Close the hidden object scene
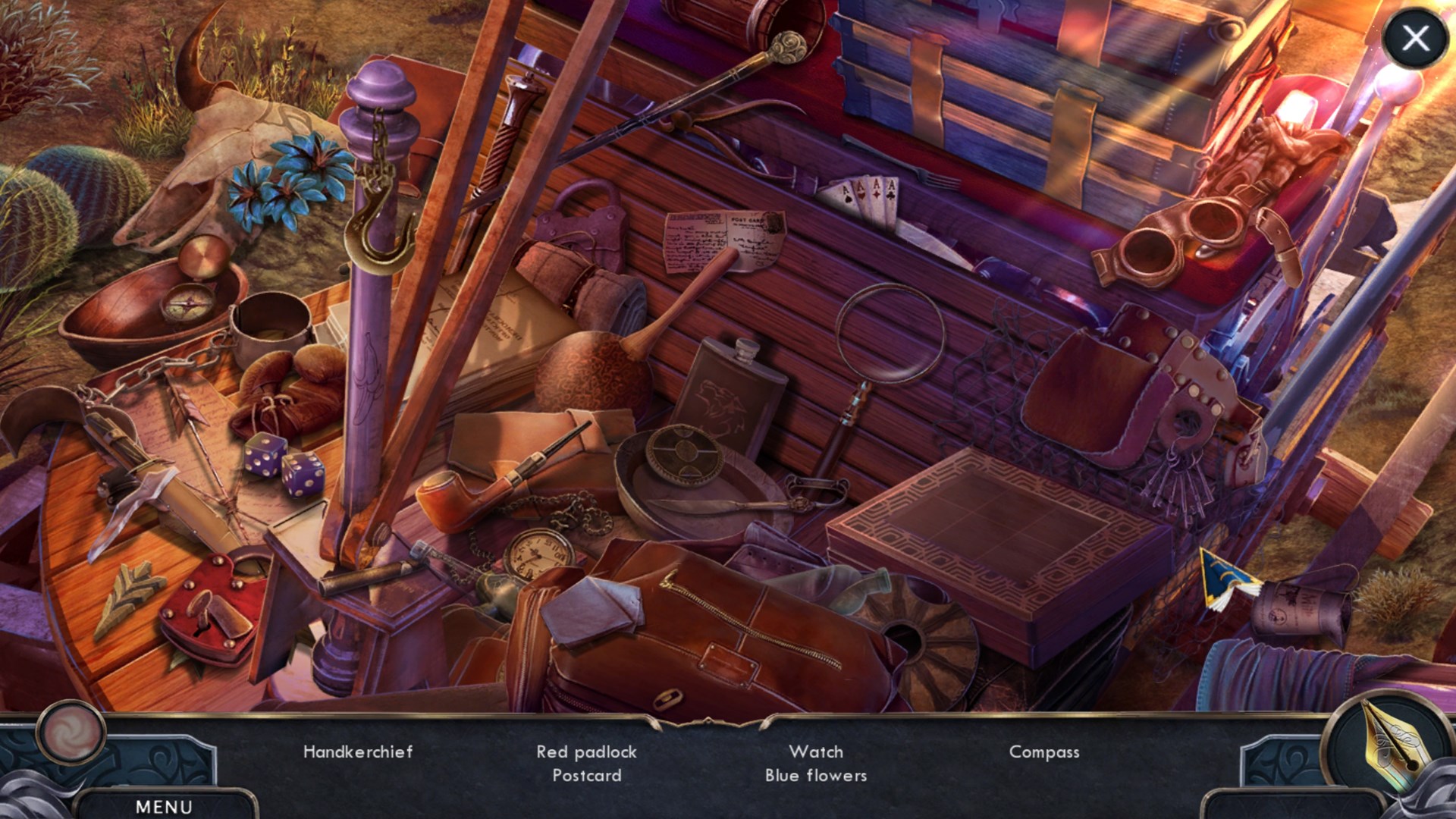This screenshot has height=819, width=1456. (1415, 37)
